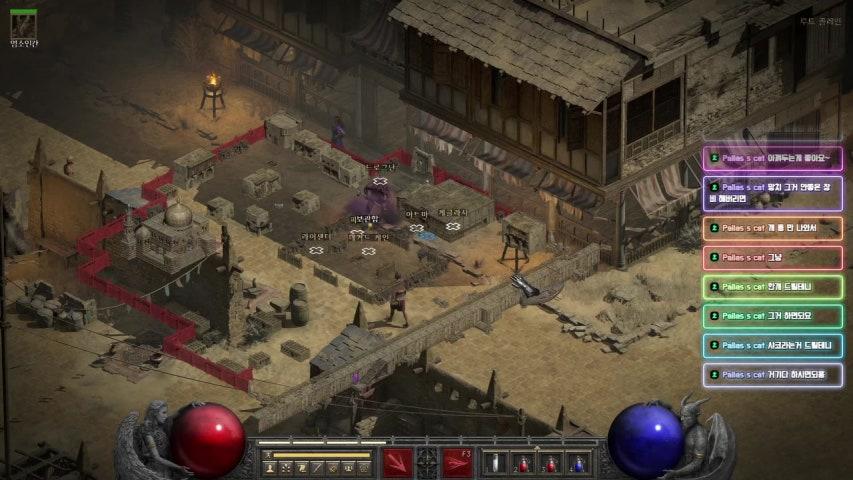Open the right-click skill marked F3
The image size is (853, 480).
(458, 463)
